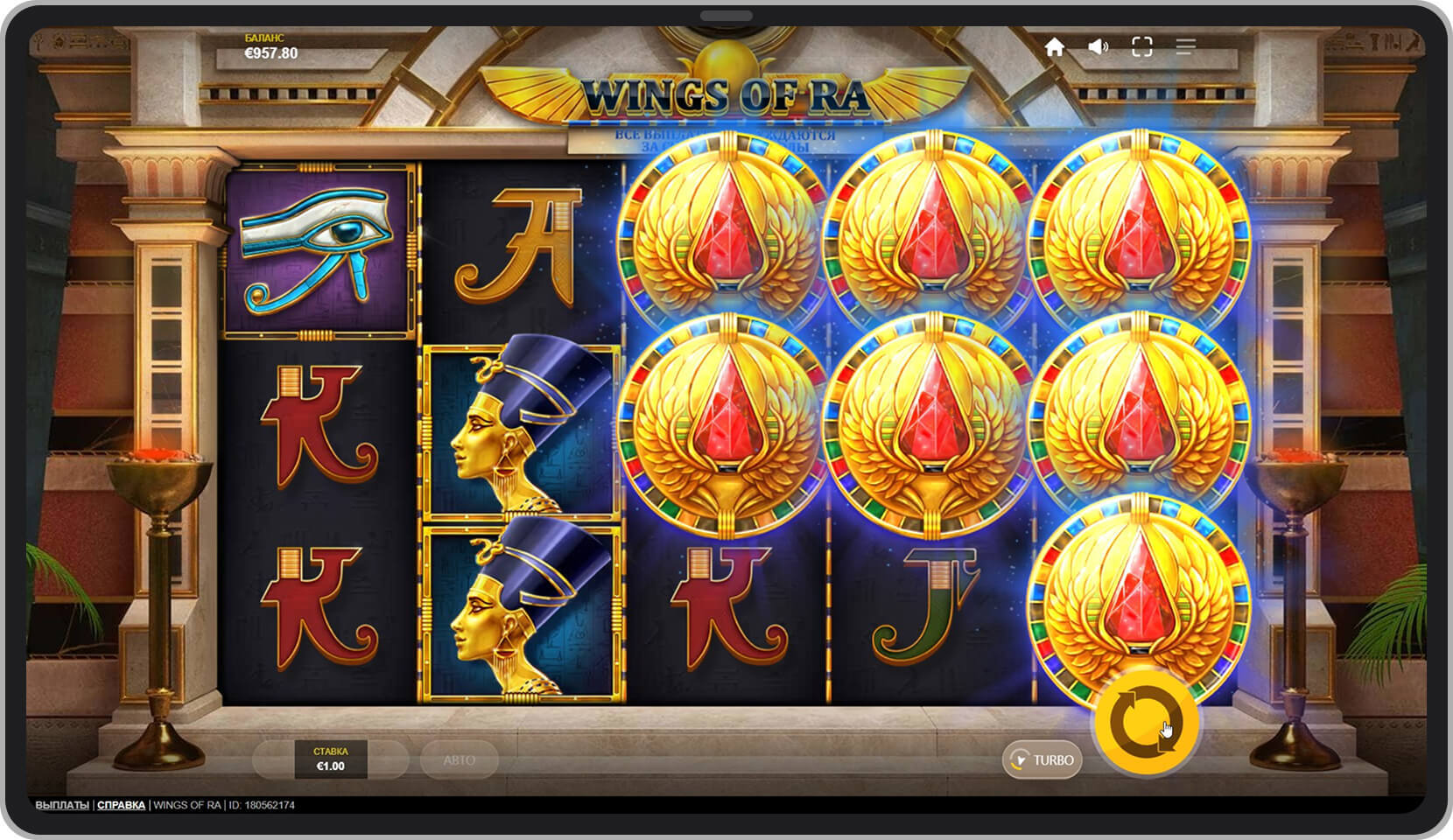This screenshot has width=1453, height=840.
Task: Open the ВЫПЛАТЫ paytable link
Action: coord(62,805)
